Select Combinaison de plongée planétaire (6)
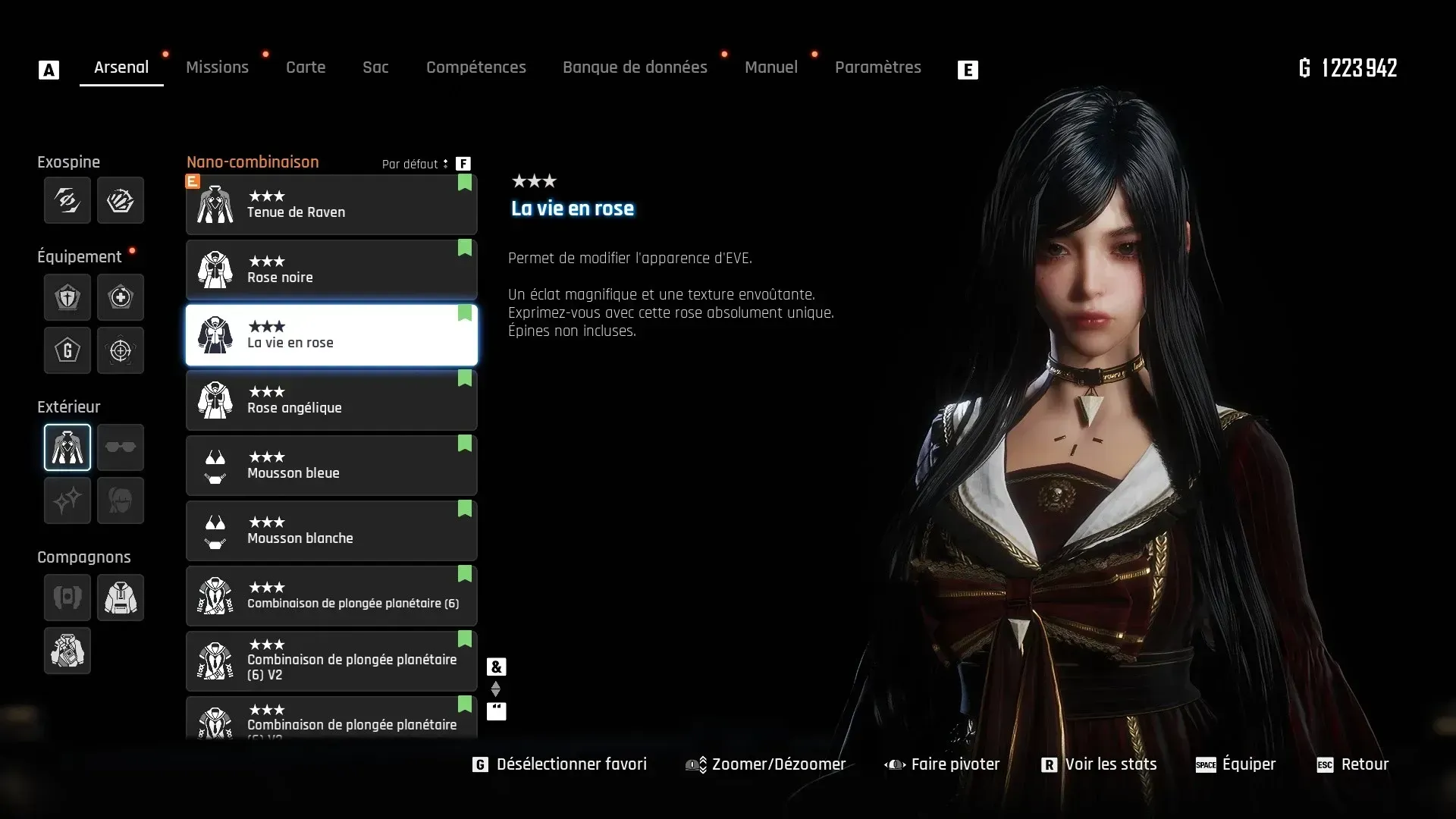Viewport: 1456px width, 819px height. point(331,596)
